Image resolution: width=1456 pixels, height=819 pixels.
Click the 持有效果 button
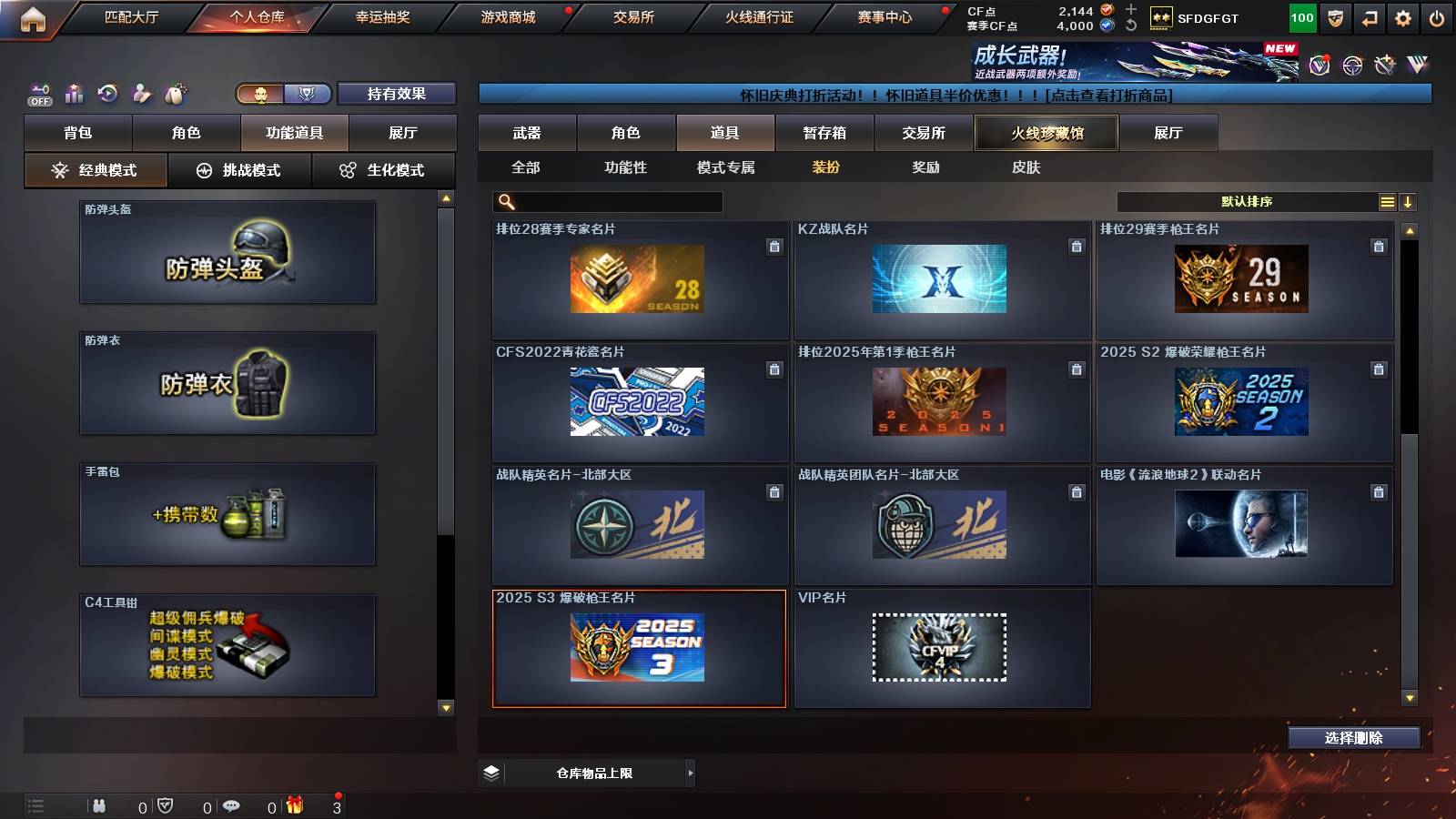(x=398, y=94)
